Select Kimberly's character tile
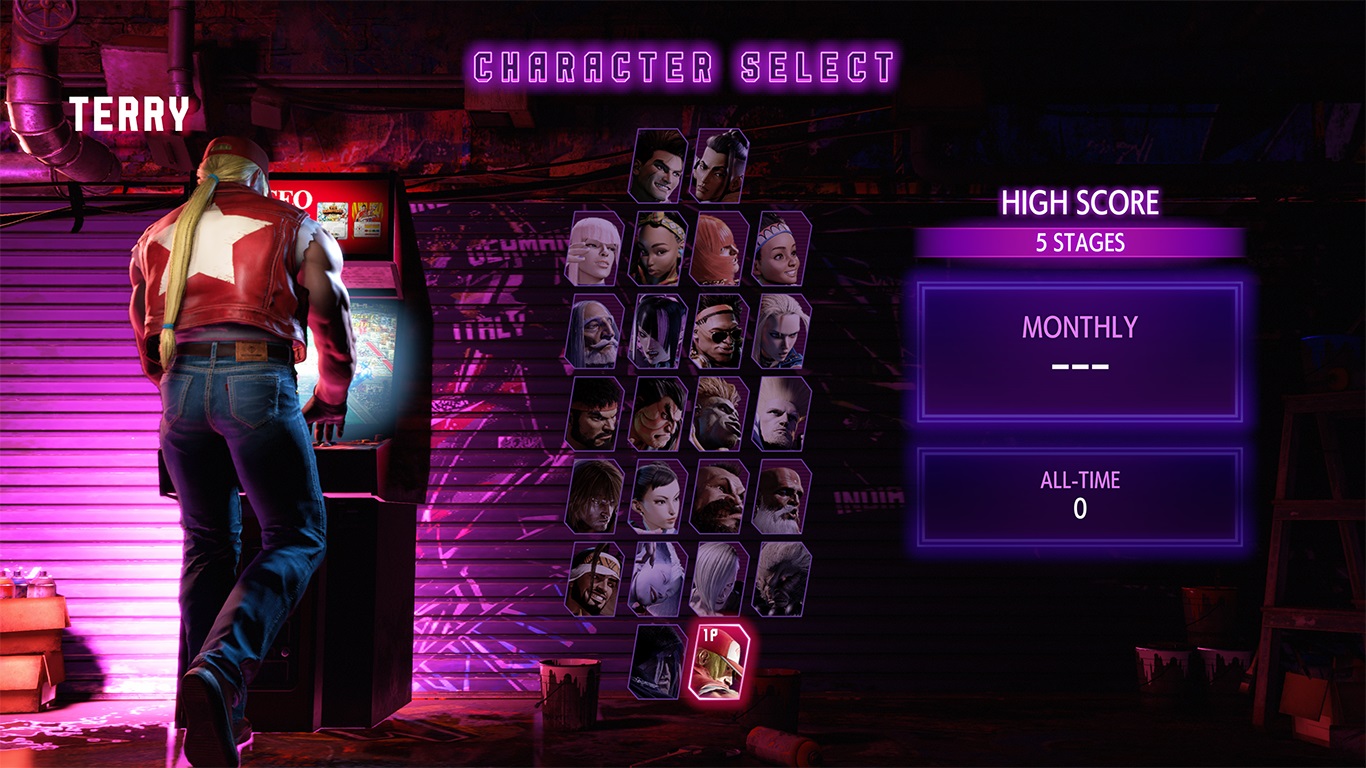 coord(658,249)
